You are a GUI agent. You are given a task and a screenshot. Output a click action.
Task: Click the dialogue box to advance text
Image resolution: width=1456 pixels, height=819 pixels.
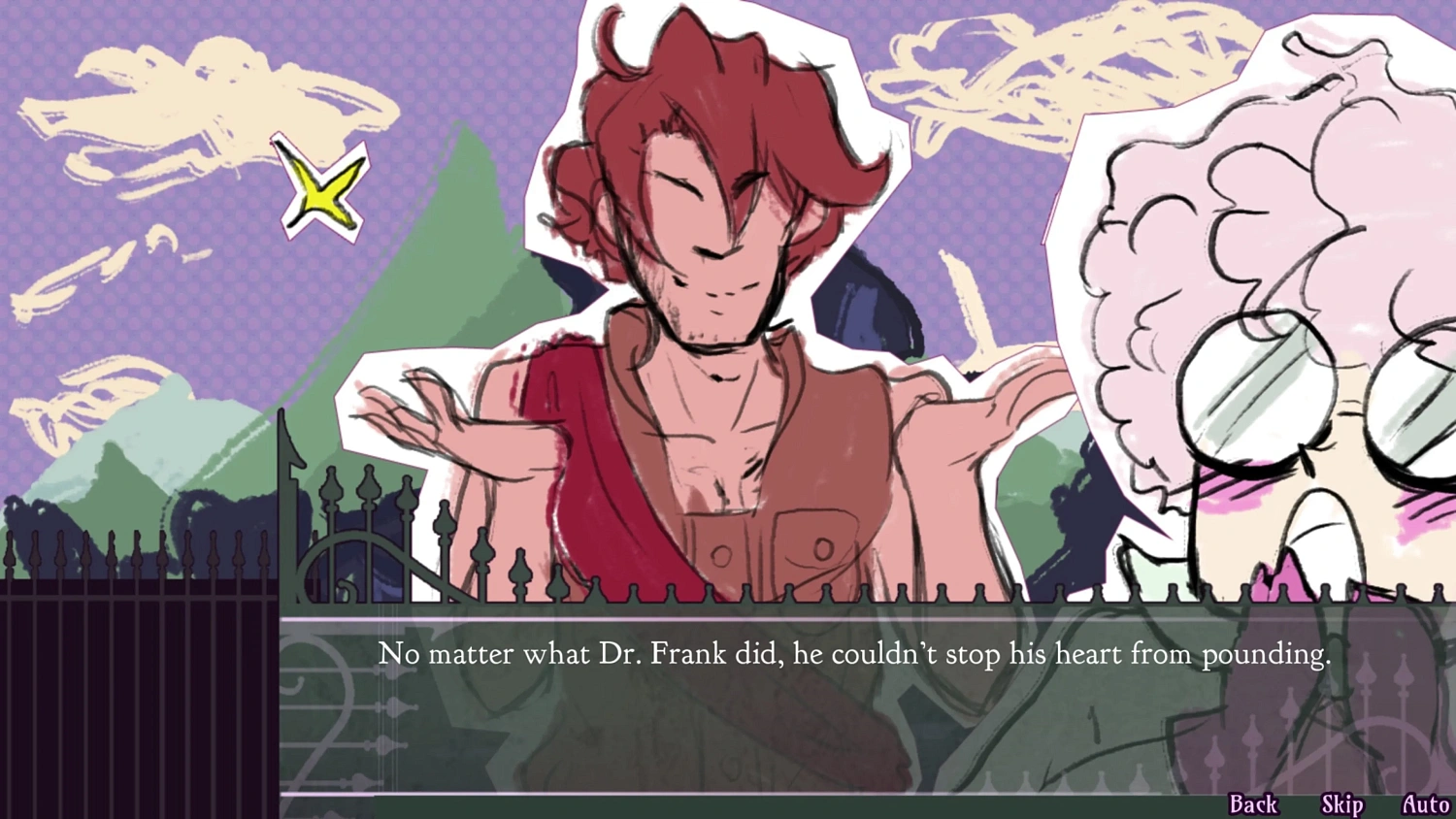(728, 708)
